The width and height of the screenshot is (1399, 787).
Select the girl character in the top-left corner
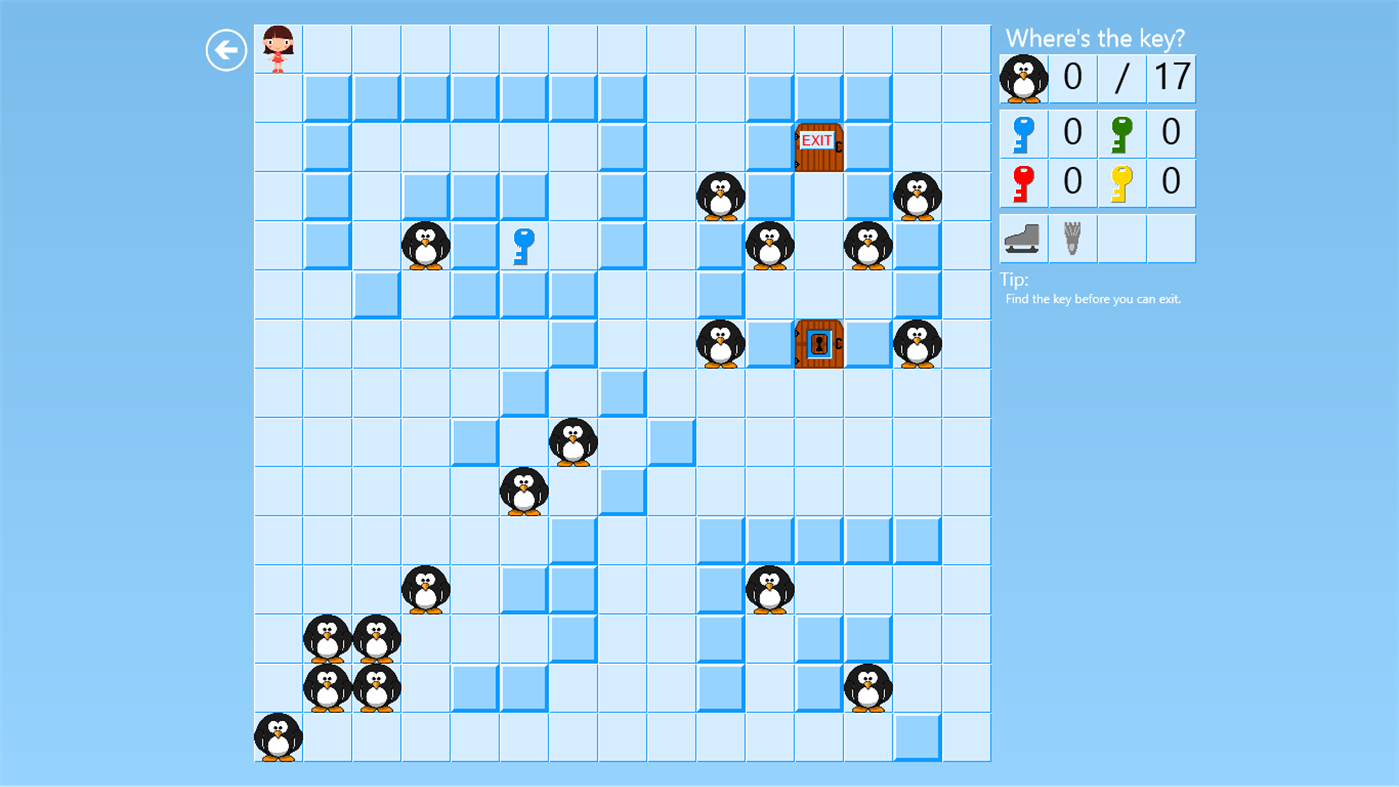[277, 47]
